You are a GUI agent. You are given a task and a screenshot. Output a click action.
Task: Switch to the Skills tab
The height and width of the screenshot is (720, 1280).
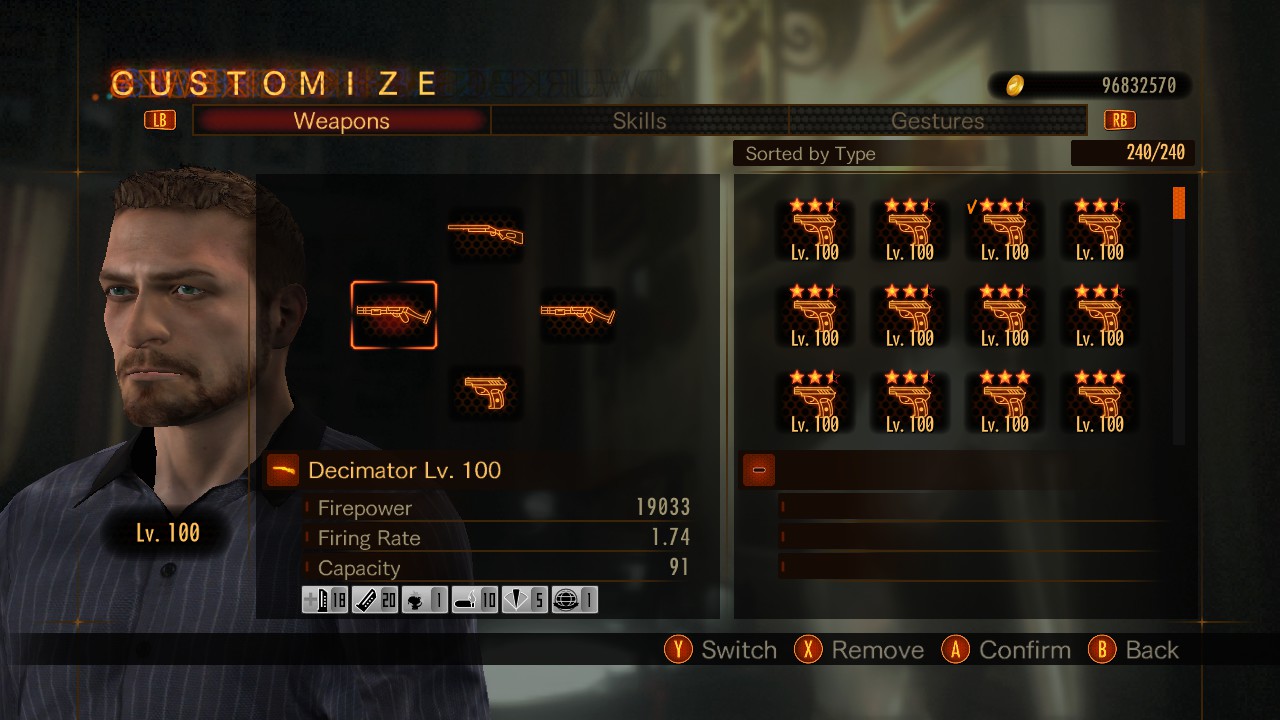639,121
